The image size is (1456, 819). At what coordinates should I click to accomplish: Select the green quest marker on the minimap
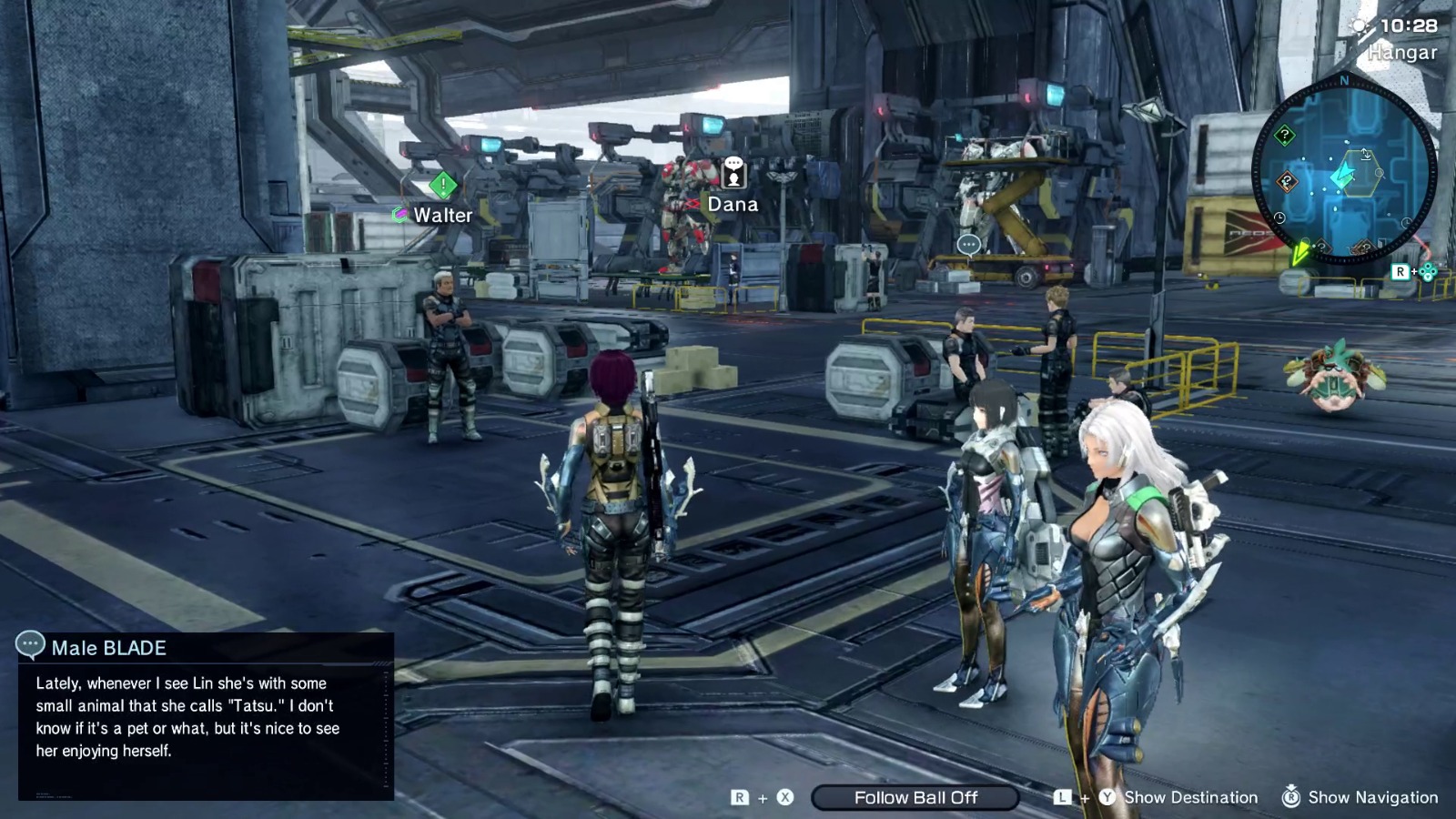(x=1283, y=135)
